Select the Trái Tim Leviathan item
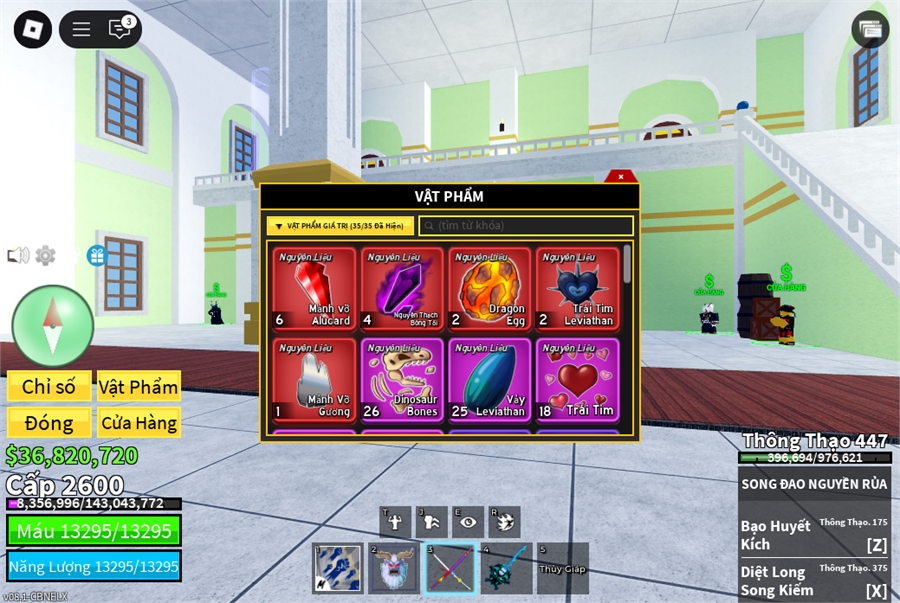Viewport: 900px width, 603px height. point(578,289)
